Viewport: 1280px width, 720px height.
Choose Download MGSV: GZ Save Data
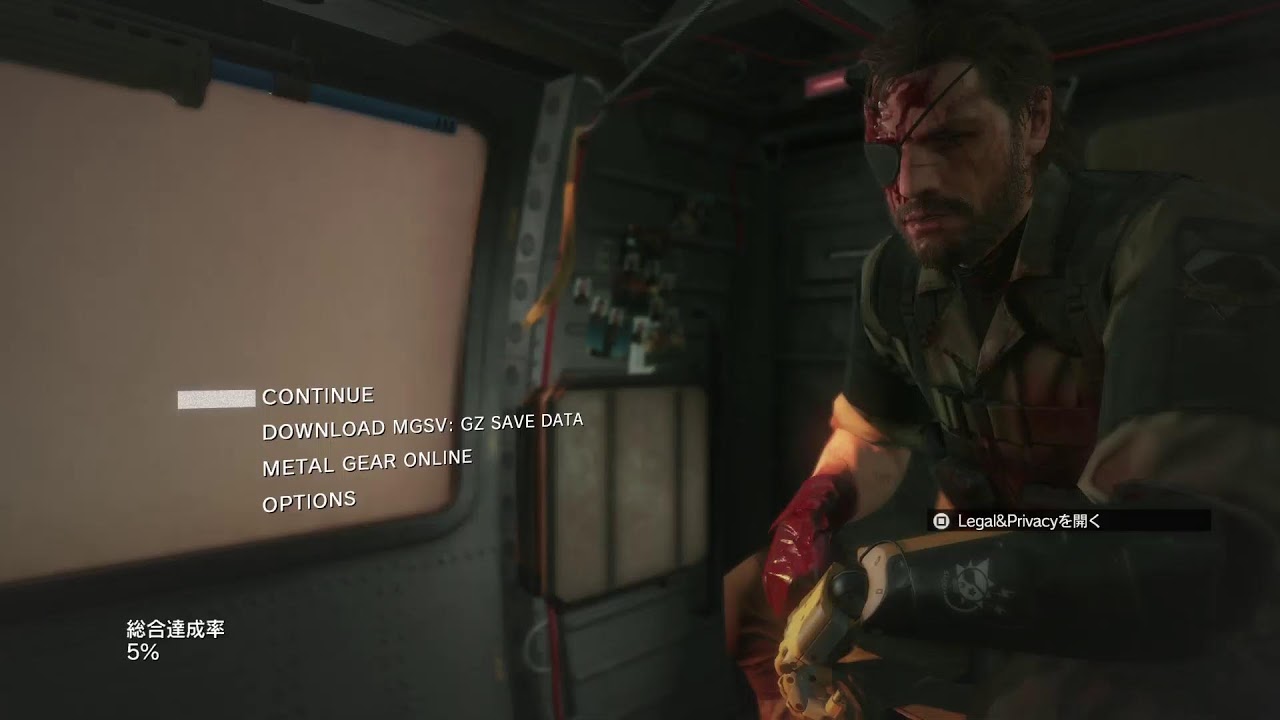click(x=422, y=425)
